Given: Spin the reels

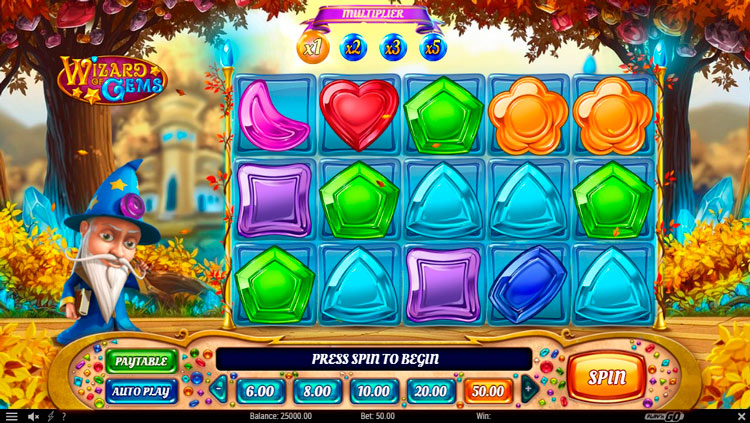Looking at the screenshot, I should pyautogui.click(x=607, y=377).
